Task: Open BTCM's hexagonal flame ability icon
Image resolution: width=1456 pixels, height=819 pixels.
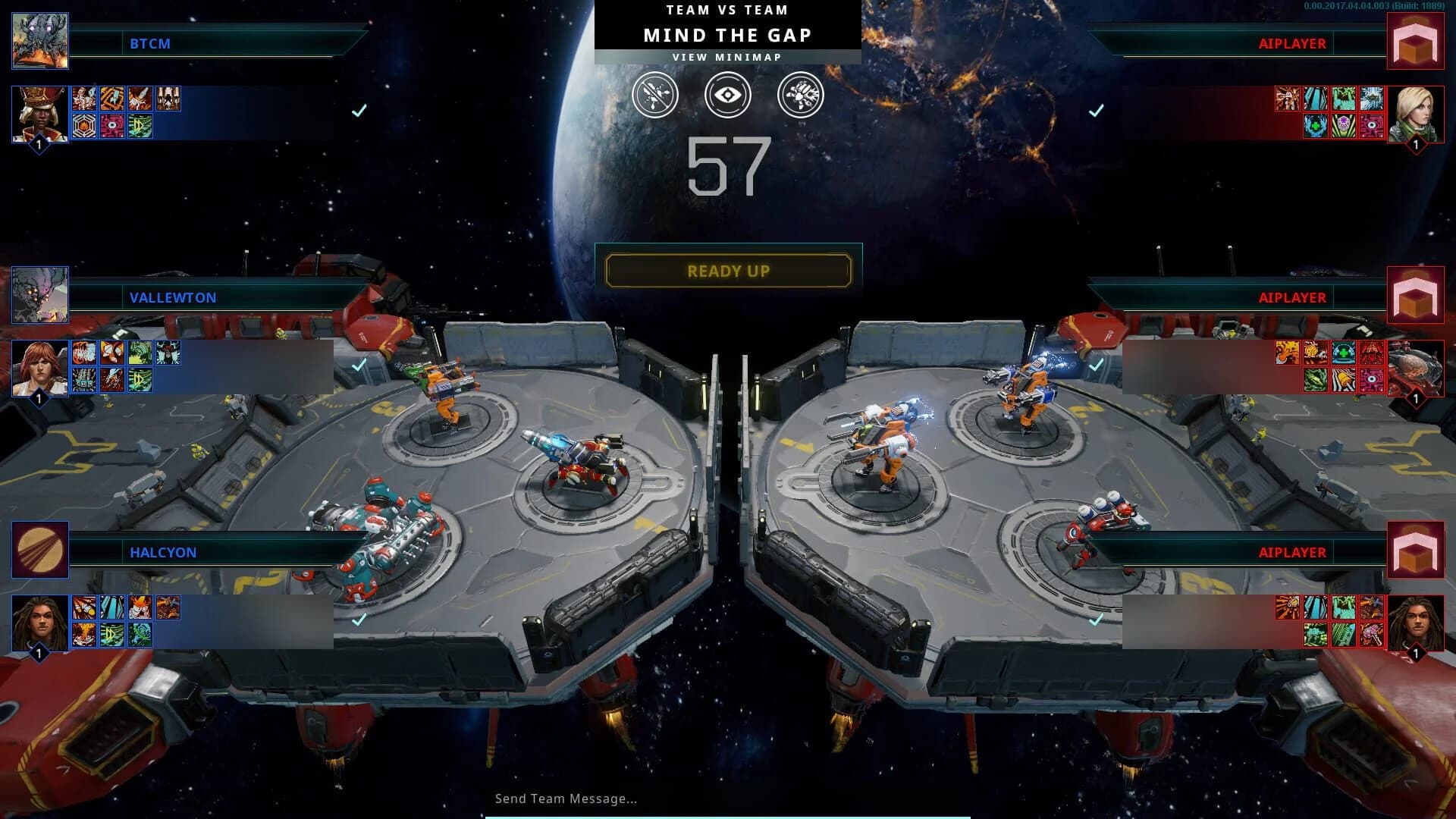Action: (84, 127)
